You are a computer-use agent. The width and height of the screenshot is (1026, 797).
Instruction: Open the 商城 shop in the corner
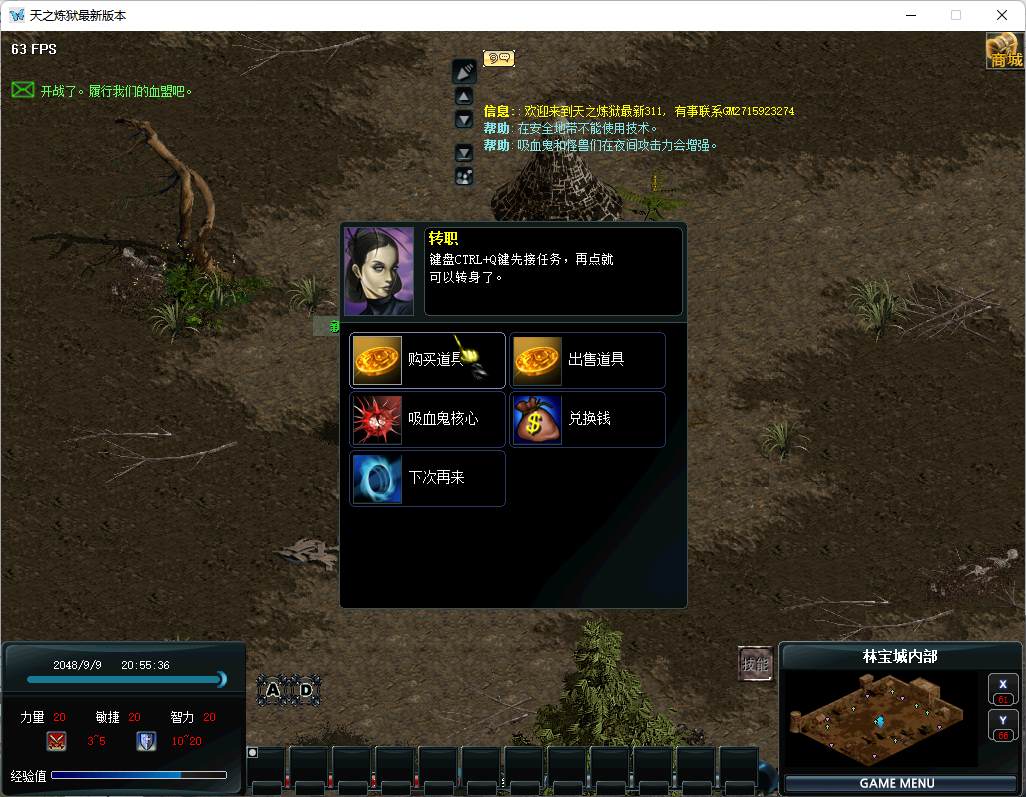coord(1005,50)
